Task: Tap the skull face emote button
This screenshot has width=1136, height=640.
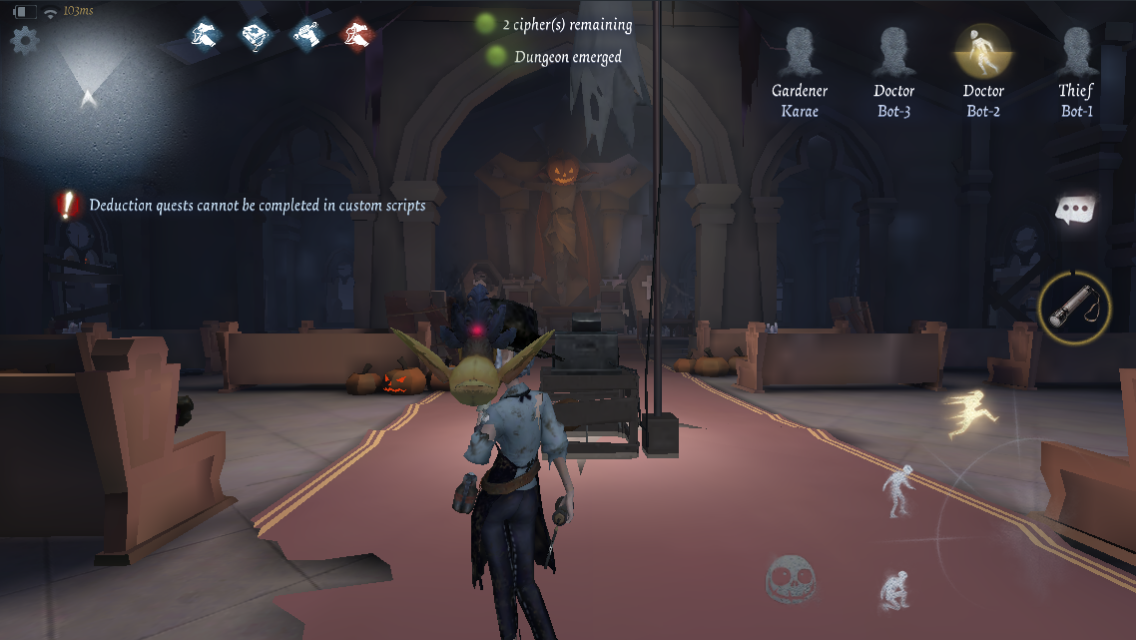Action: point(790,578)
